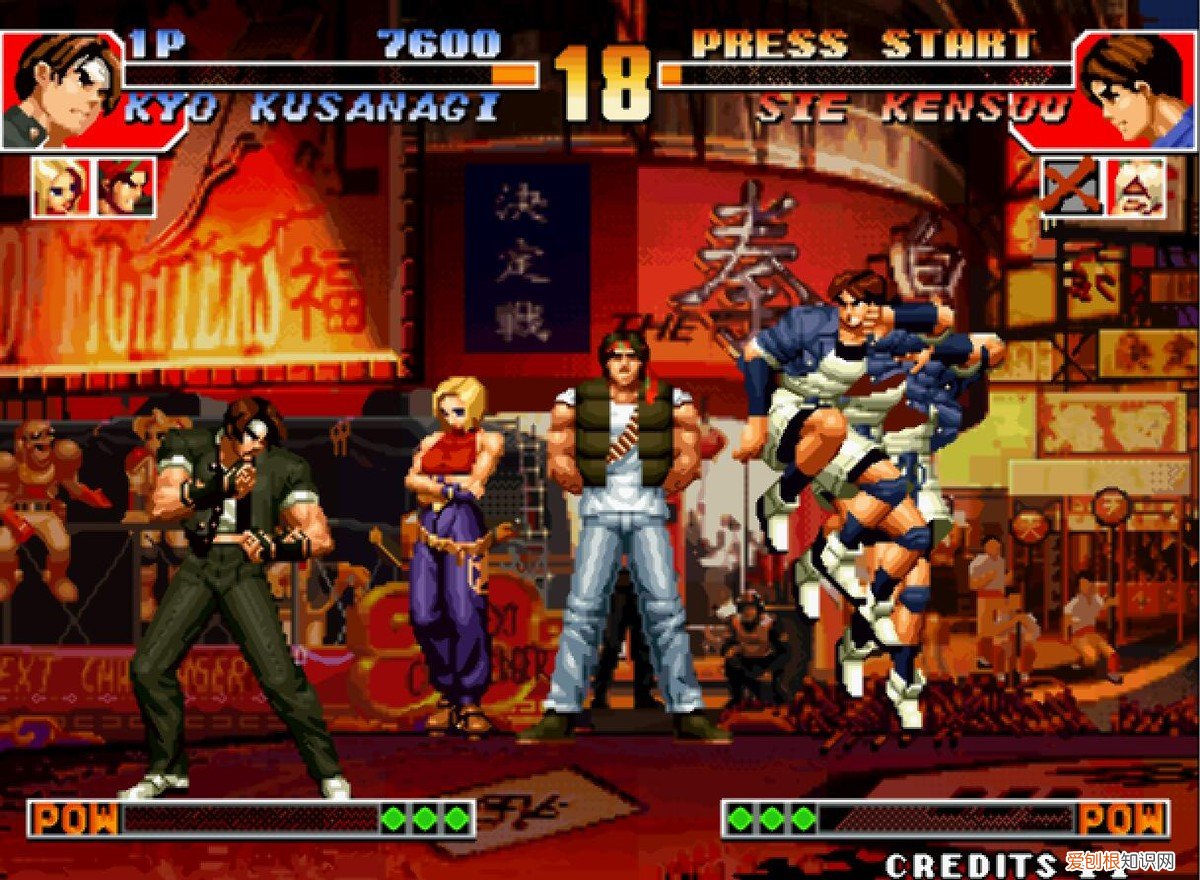
Task: Click the crossed-out defeated fighter portrait
Action: pos(1071,187)
